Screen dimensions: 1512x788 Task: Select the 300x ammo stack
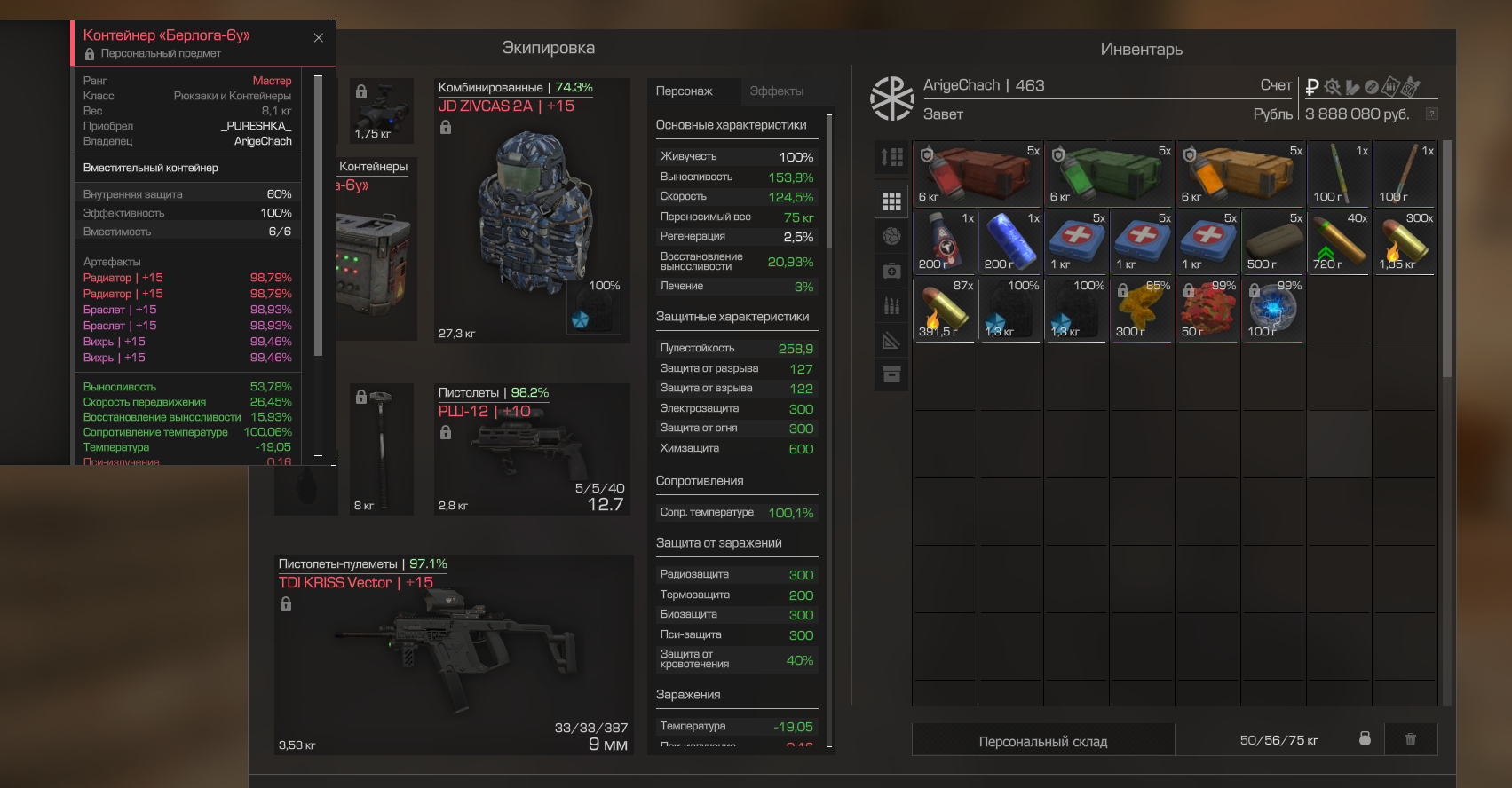pos(1405,241)
